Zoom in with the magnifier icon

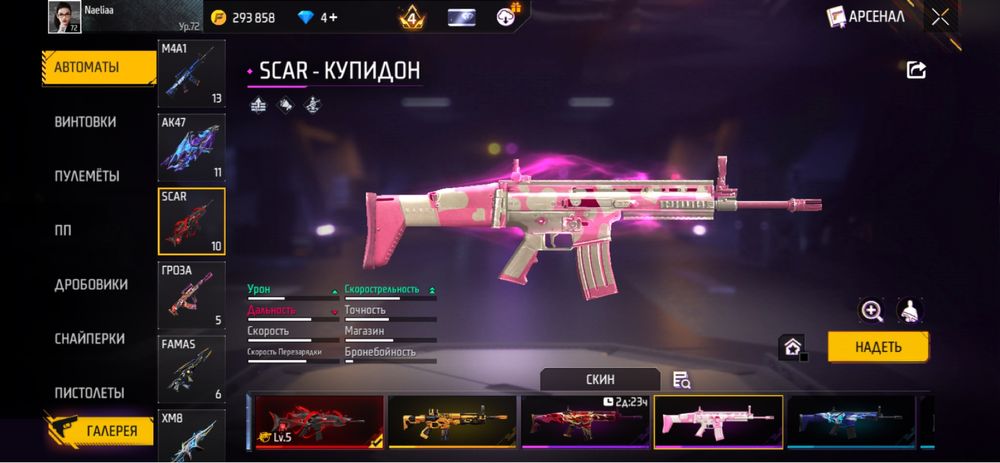click(x=872, y=311)
